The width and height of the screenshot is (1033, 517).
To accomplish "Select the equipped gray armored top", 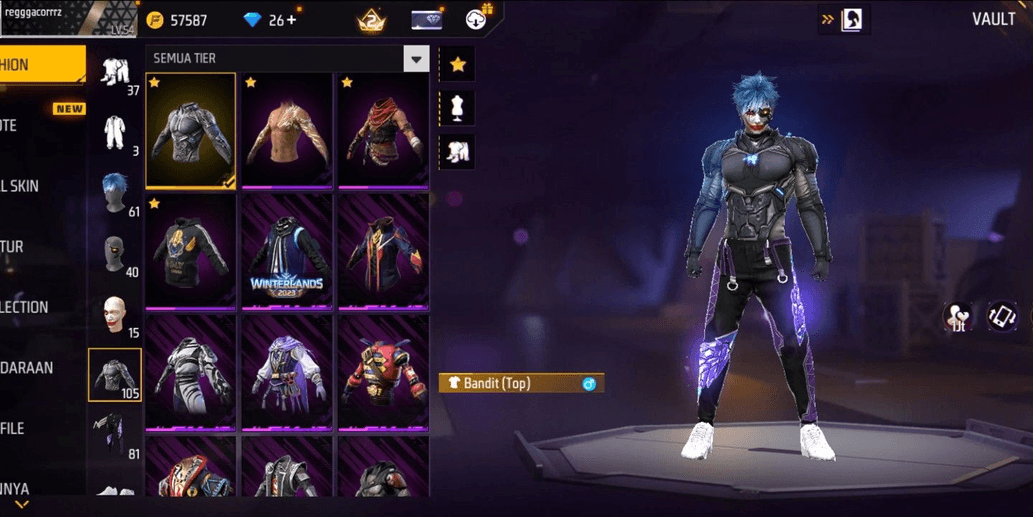I will pyautogui.click(x=191, y=130).
